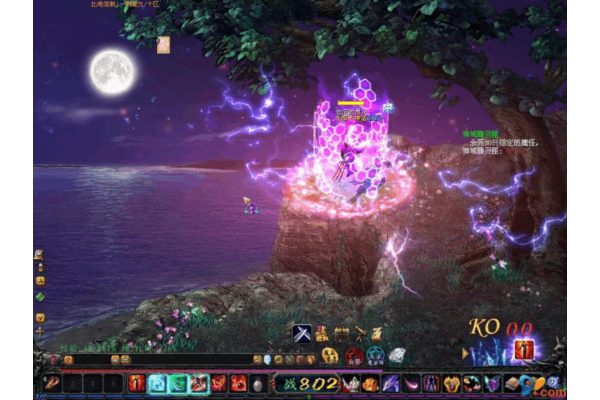Use the glowing cyan rune skill
This screenshot has height=400, width=600.
click(158, 382)
